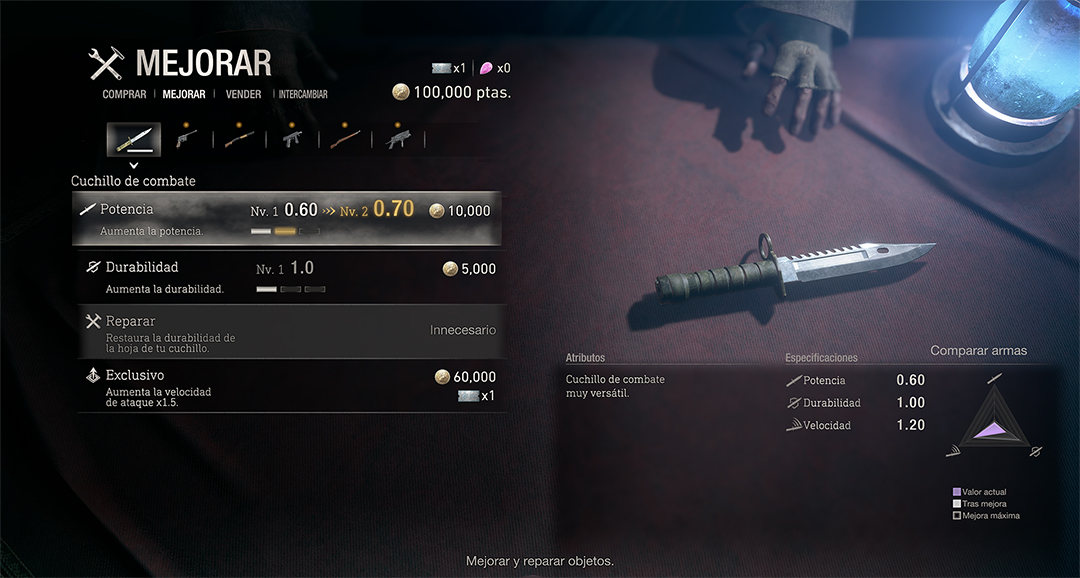Select the combat knife weapon slot
Image resolution: width=1080 pixels, height=578 pixels.
pyautogui.click(x=133, y=138)
